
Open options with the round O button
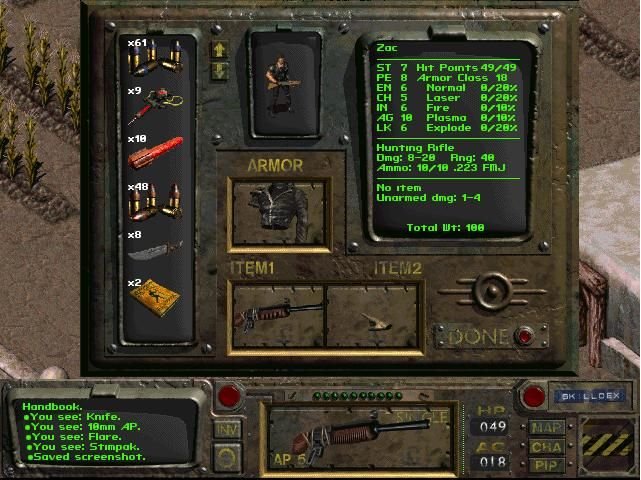pyautogui.click(x=228, y=456)
